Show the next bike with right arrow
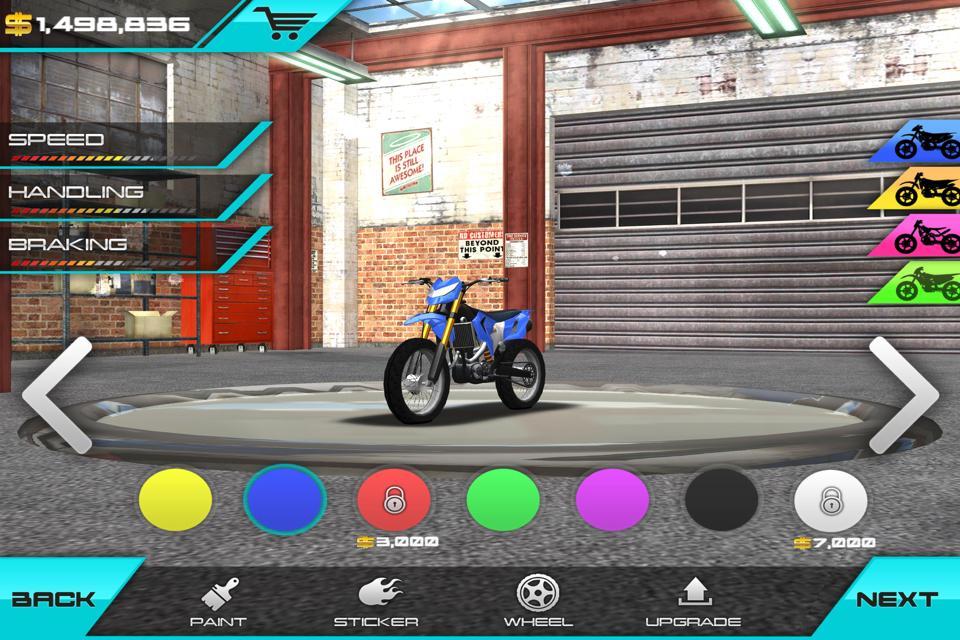Viewport: 960px width, 640px height. click(x=903, y=394)
